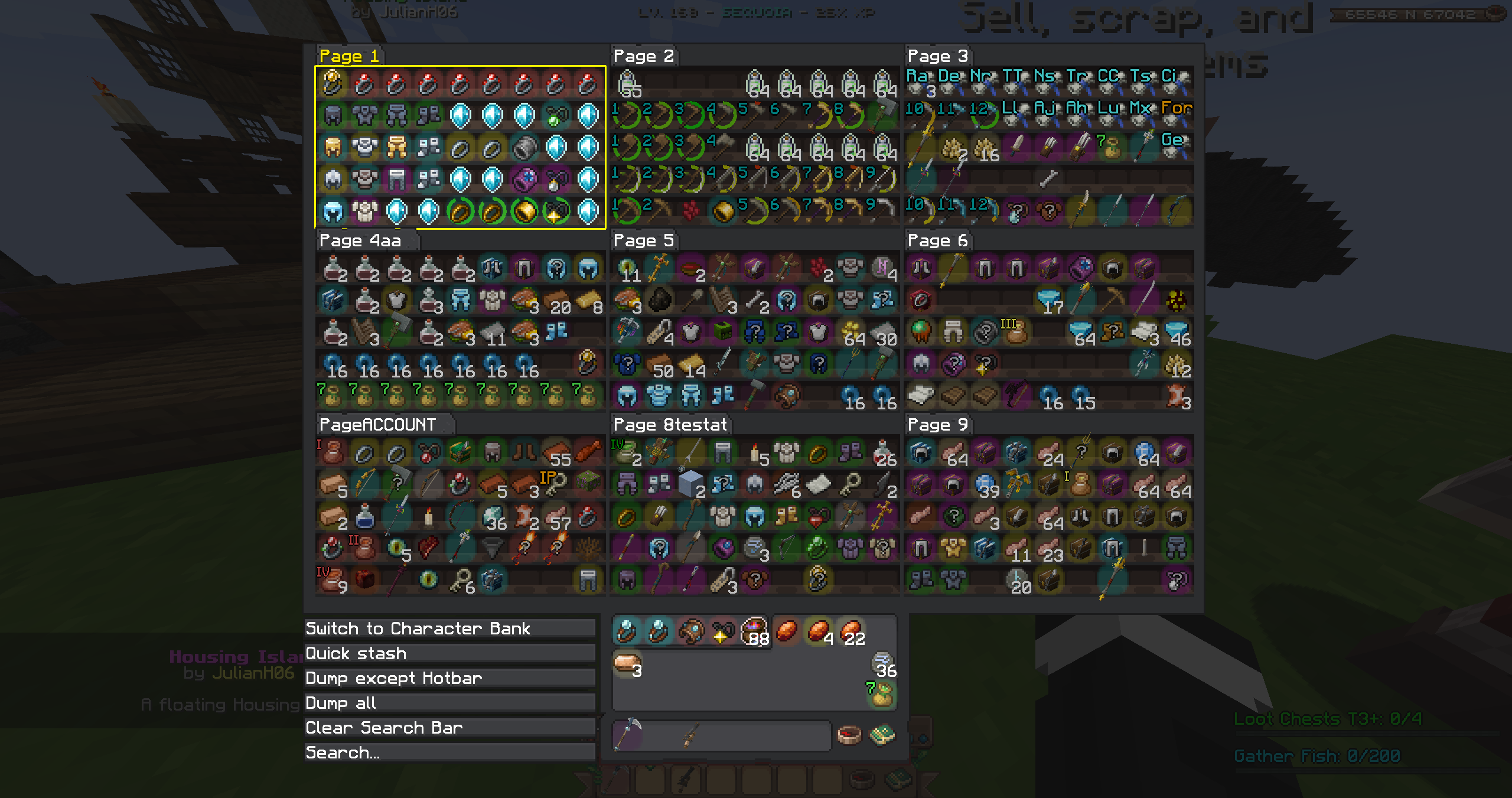Clear the Search Bar
The width and height of the screenshot is (1512, 798).
point(449,728)
